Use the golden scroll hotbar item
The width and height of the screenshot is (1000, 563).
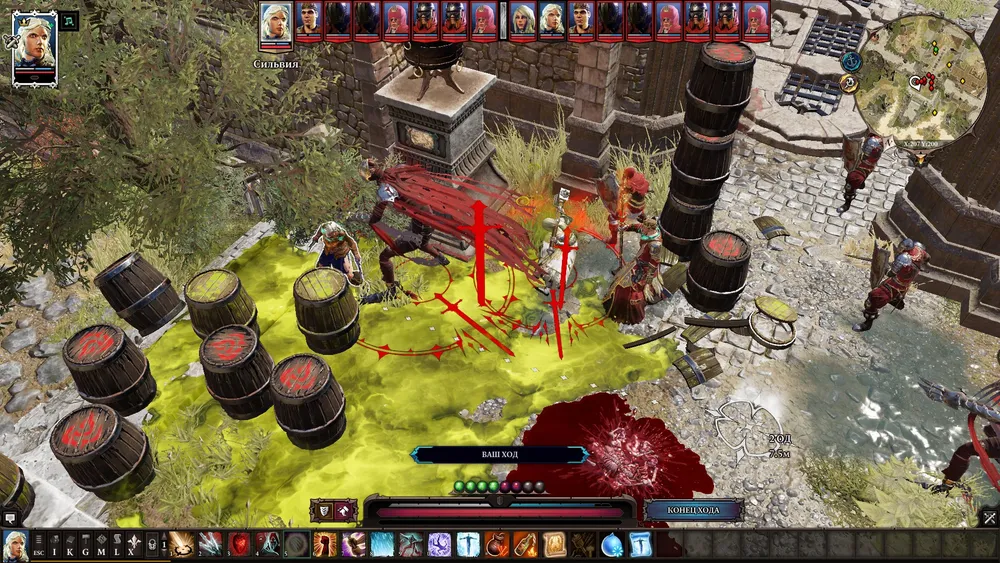[x=554, y=545]
